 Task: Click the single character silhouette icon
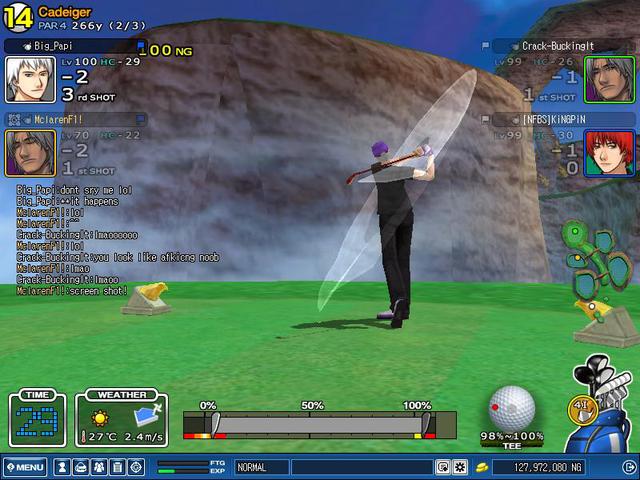pos(62,467)
